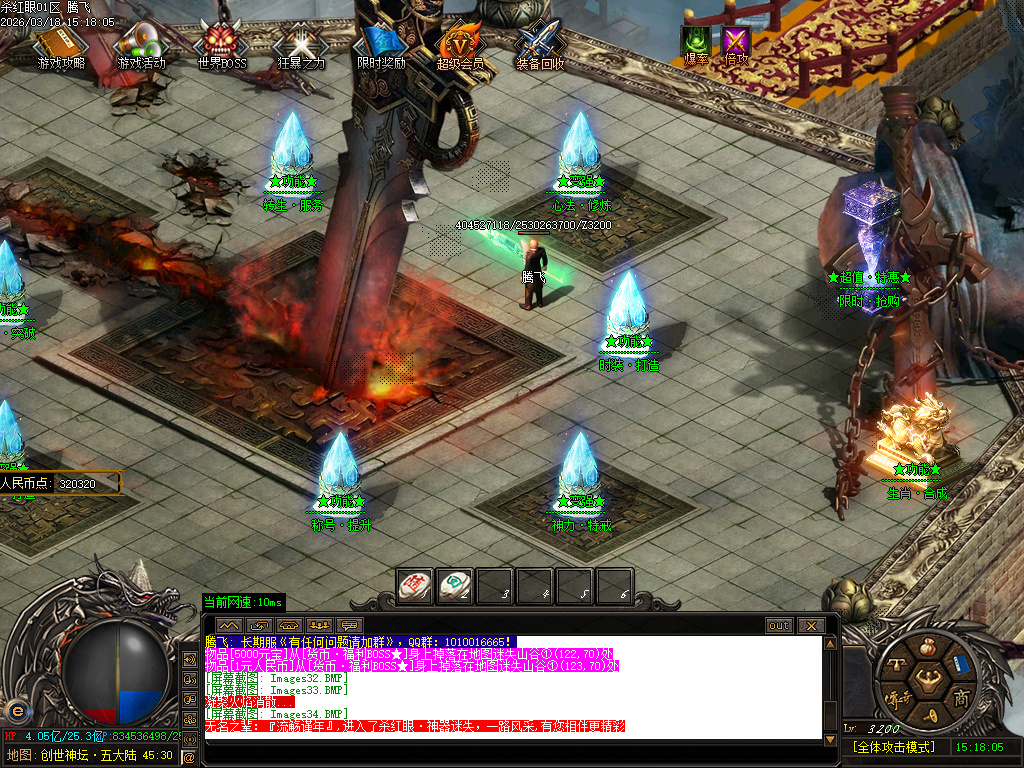1024x768 pixels.
Task: Open the 装备回收 equipment recycle icon
Action: click(x=540, y=44)
